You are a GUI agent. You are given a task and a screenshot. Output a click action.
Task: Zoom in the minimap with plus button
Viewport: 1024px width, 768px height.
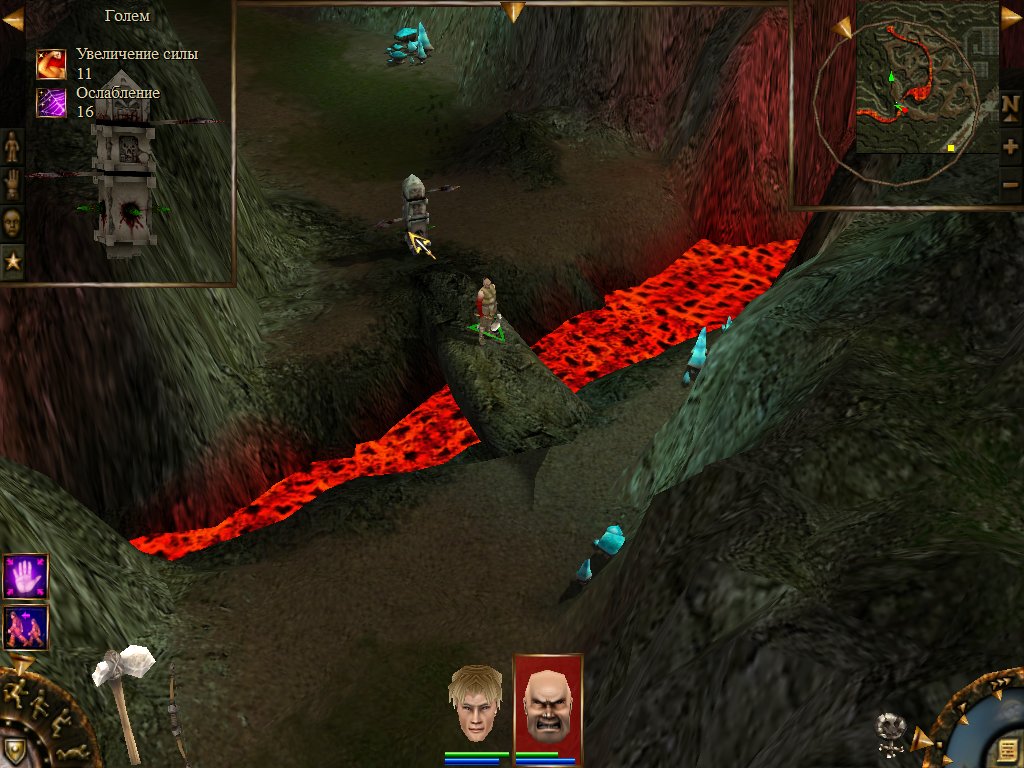1010,146
